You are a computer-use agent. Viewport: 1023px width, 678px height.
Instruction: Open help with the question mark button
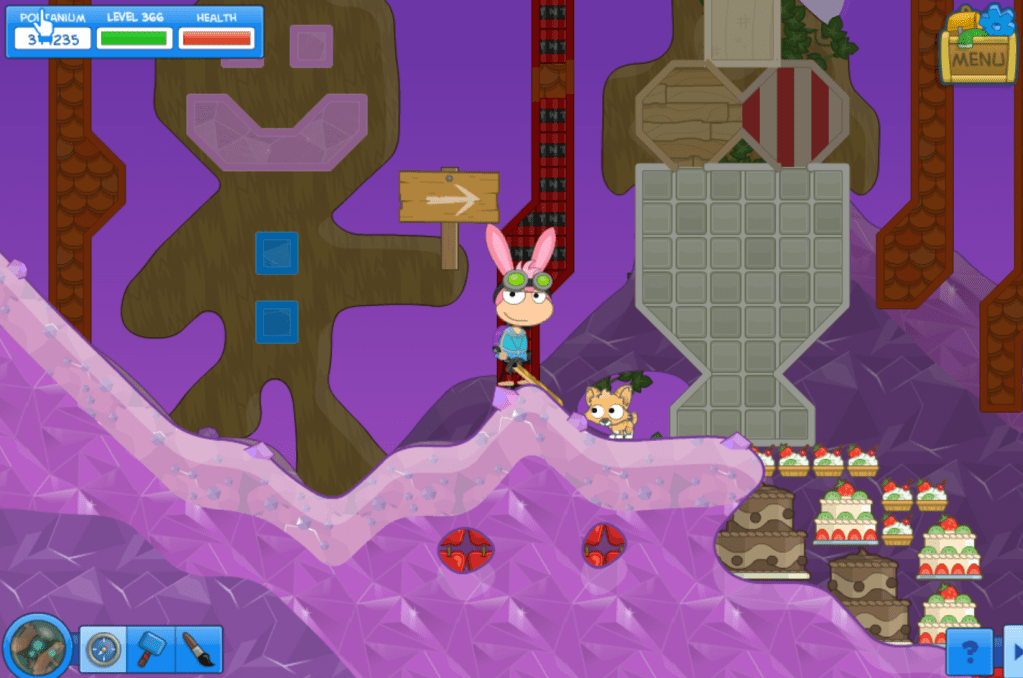point(969,652)
